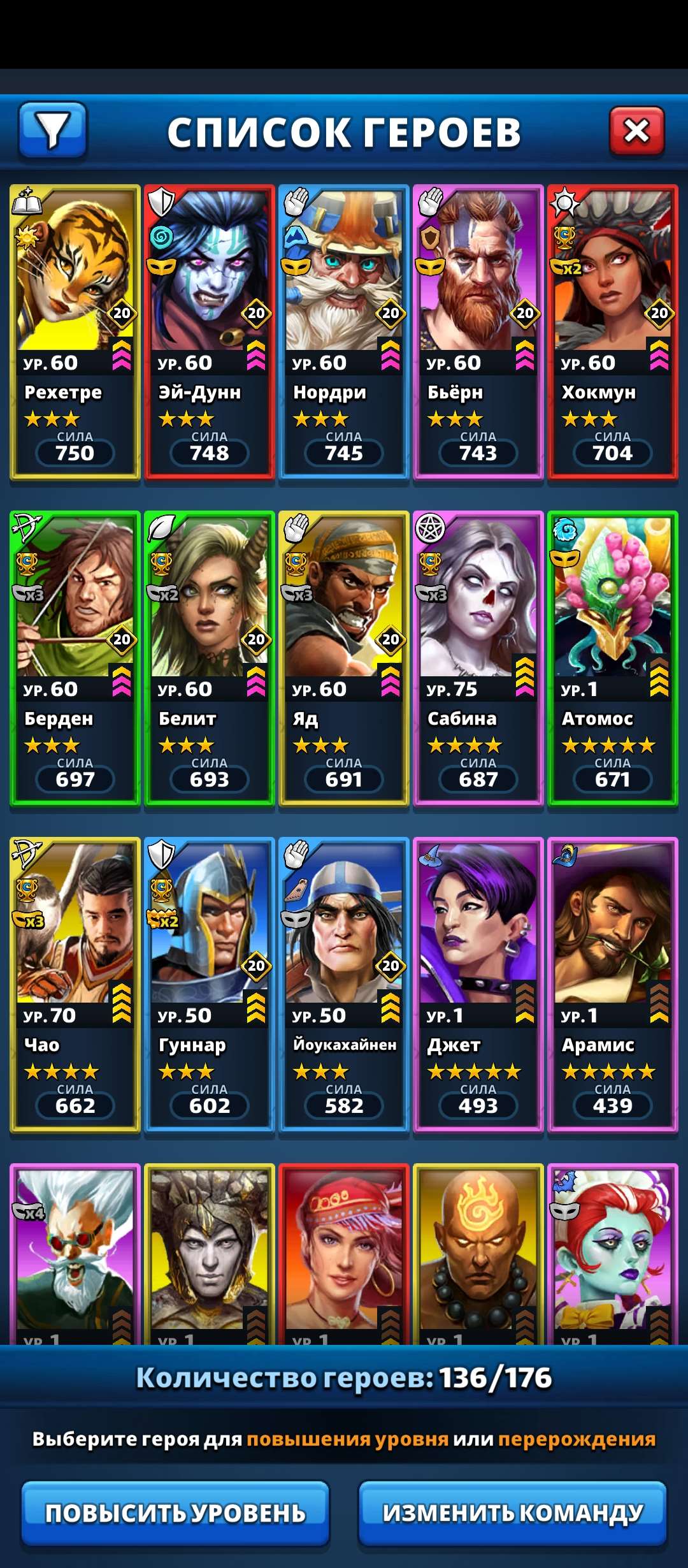Image resolution: width=688 pixels, height=1568 pixels.
Task: Click the ПОВЫСИТЬ УРОВЕНЬ button
Action: tap(175, 1513)
